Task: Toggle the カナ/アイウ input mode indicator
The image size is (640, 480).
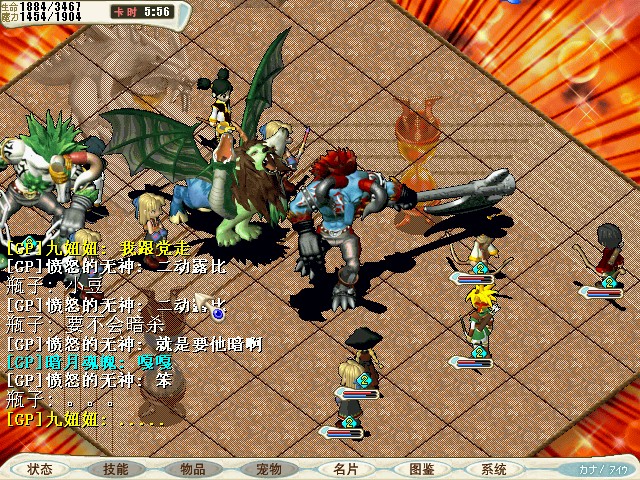Action: [x=603, y=469]
